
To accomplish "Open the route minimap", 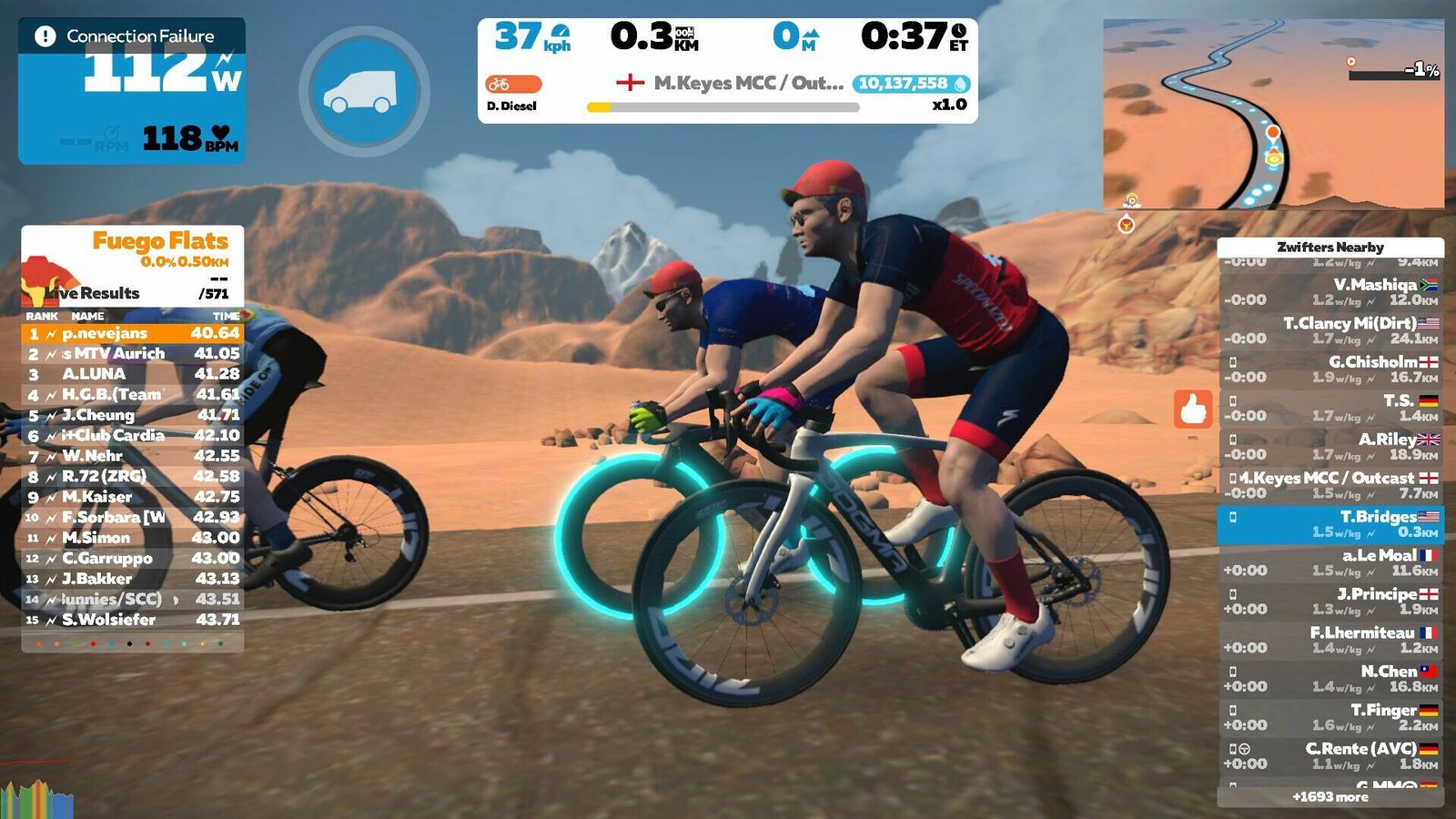I will (1273, 115).
